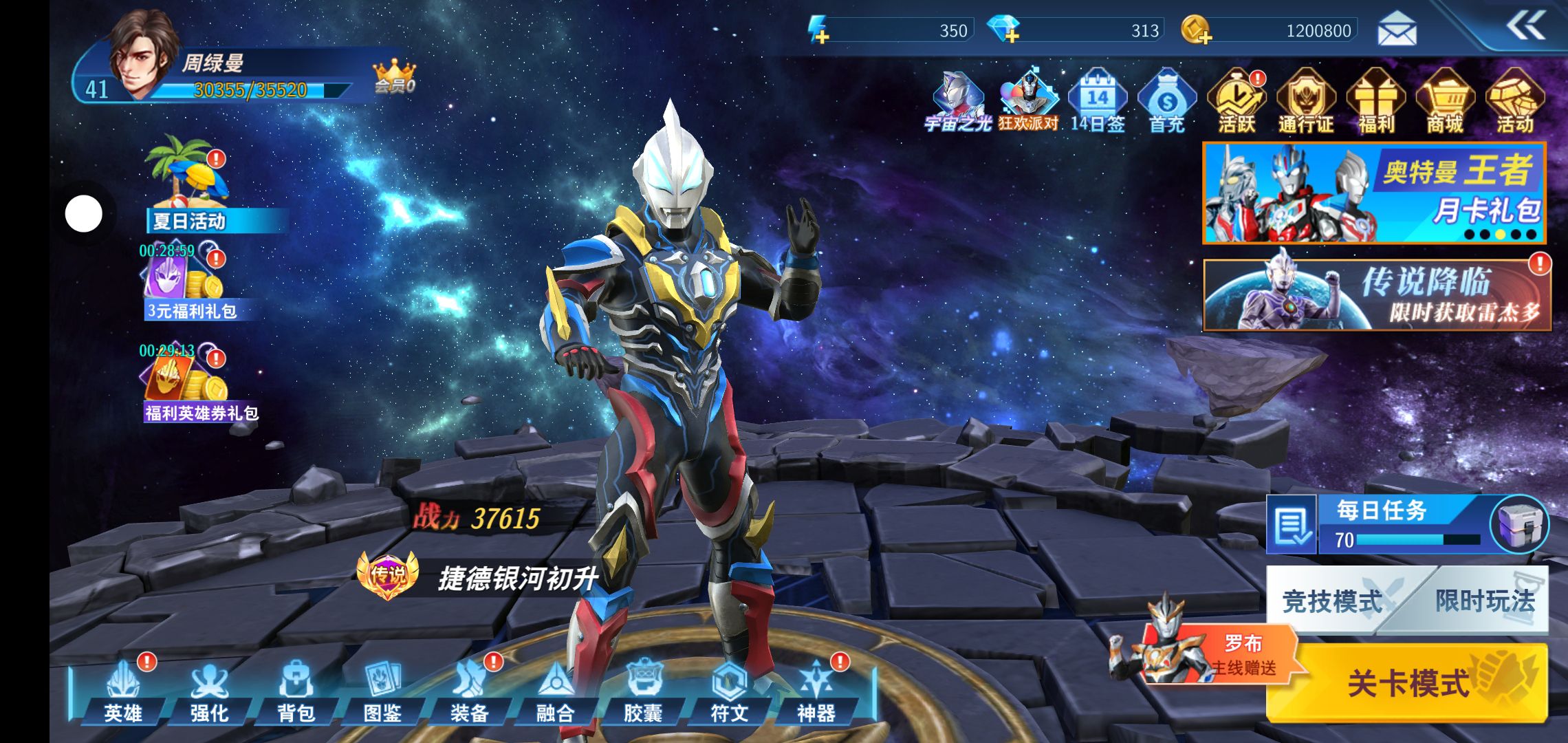The image size is (1568, 743).
Task: Open the 强化 enhancement menu
Action: coord(210,691)
